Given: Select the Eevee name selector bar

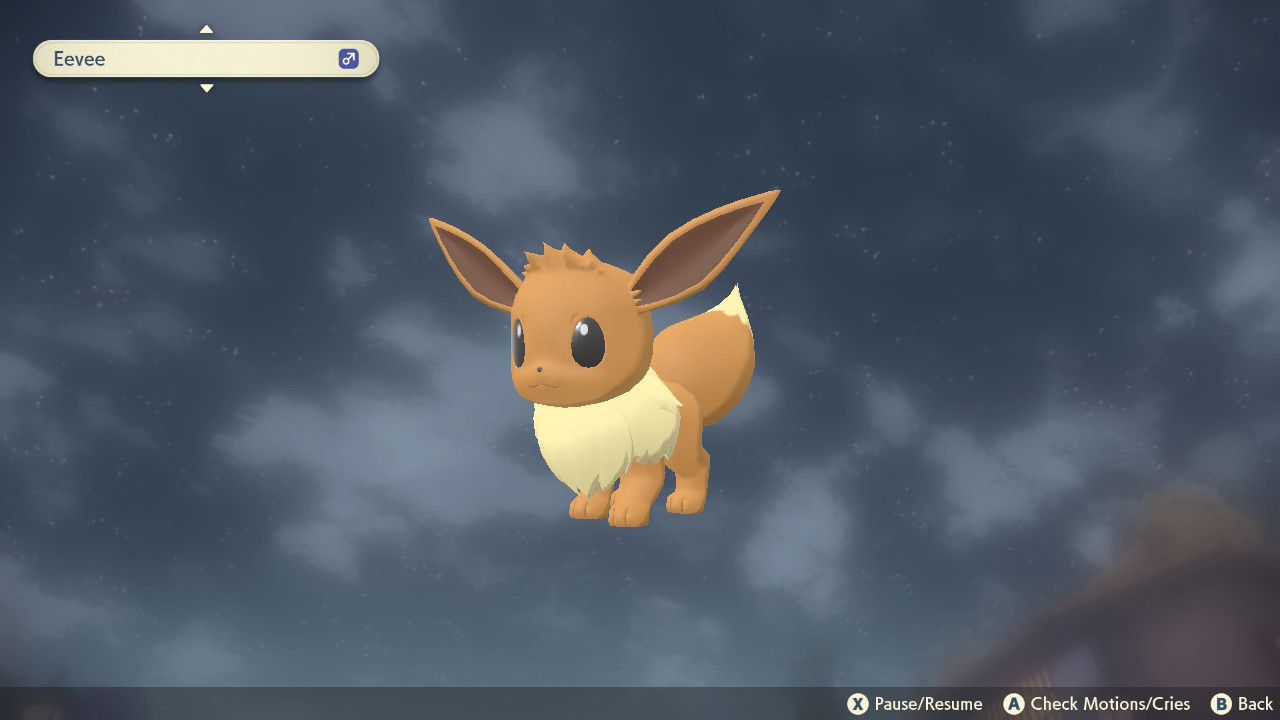Looking at the screenshot, I should (x=190, y=59).
